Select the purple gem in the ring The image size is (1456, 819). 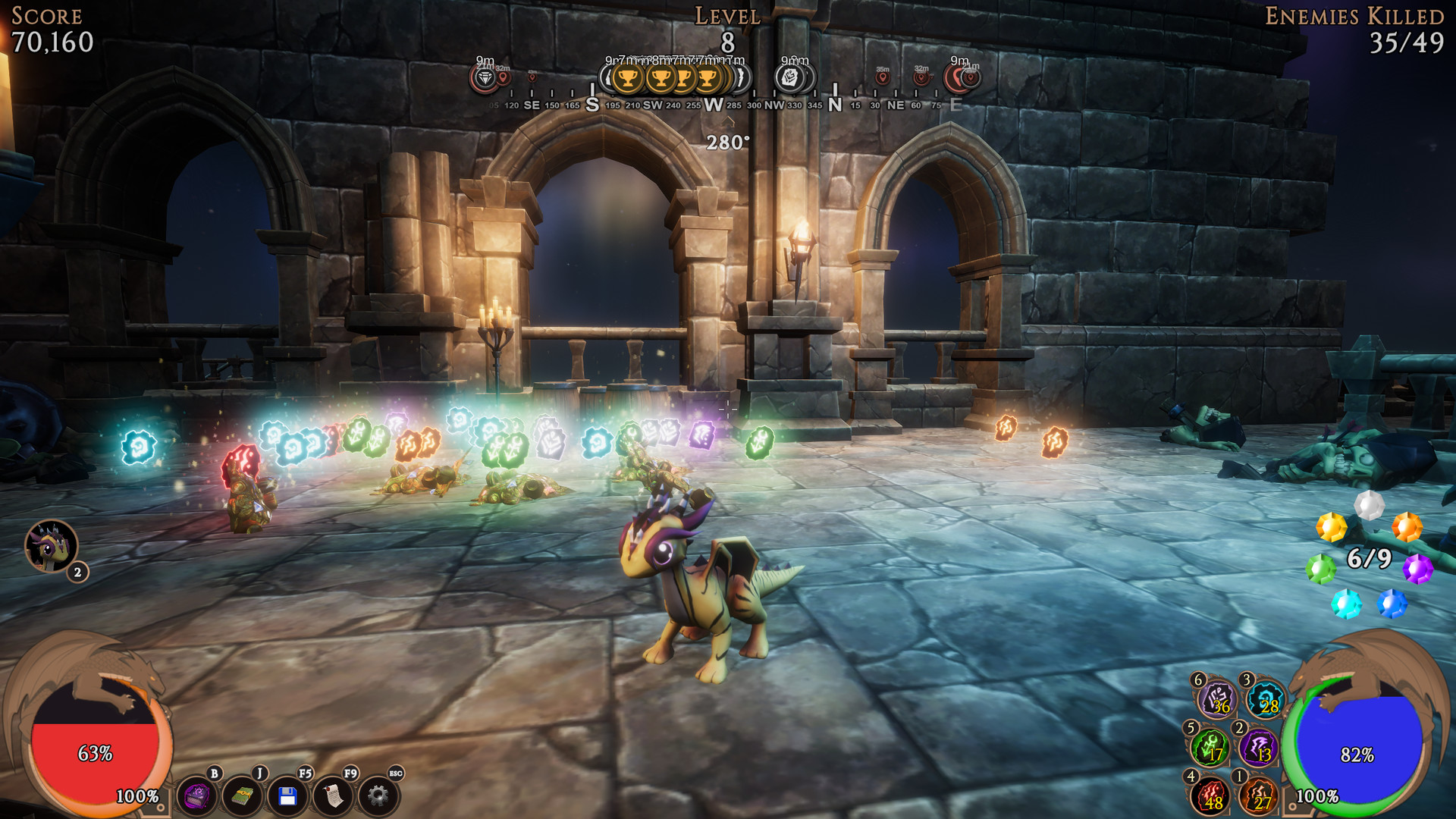[x=1417, y=568]
